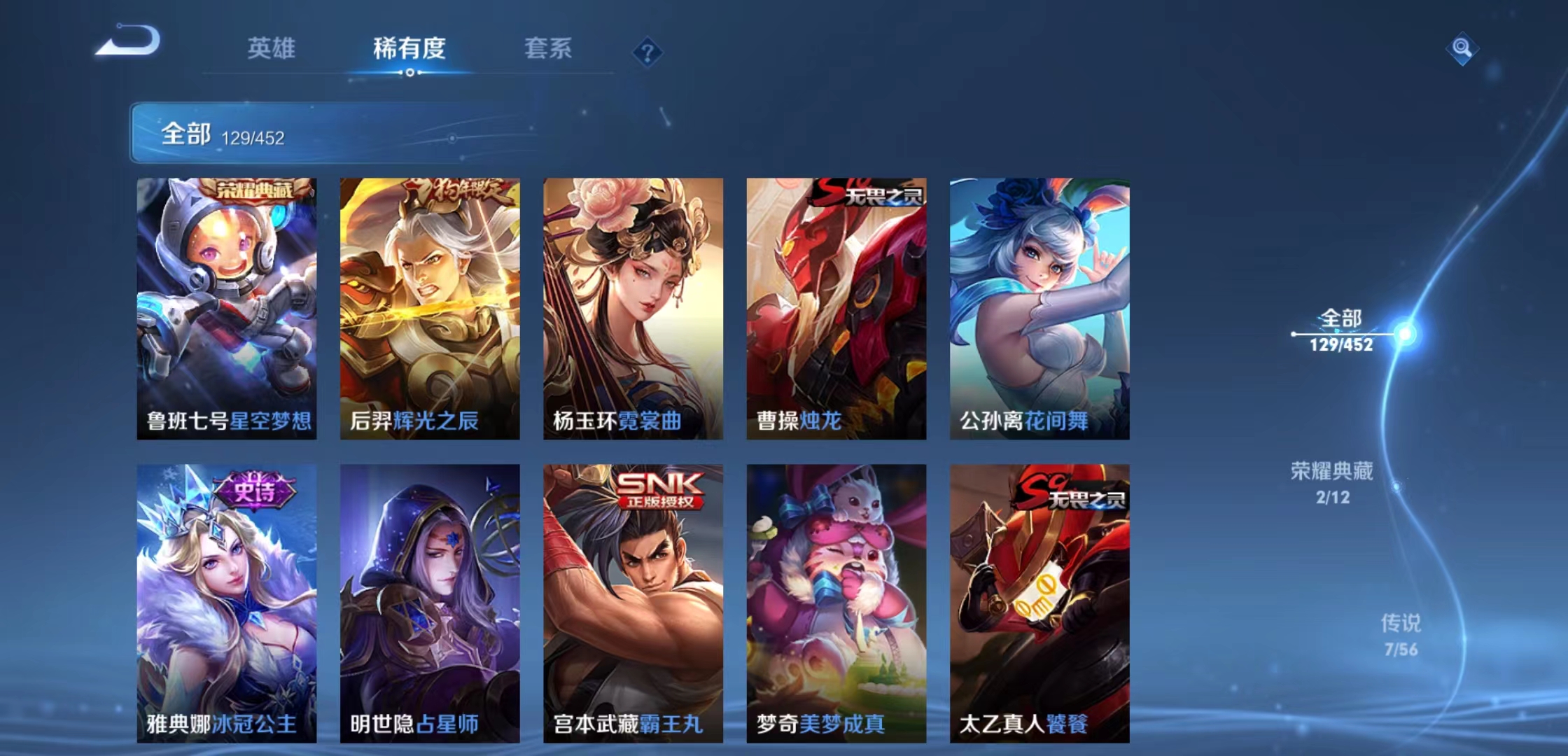Image resolution: width=1568 pixels, height=756 pixels.
Task: Open the help question mark icon
Action: [x=647, y=52]
